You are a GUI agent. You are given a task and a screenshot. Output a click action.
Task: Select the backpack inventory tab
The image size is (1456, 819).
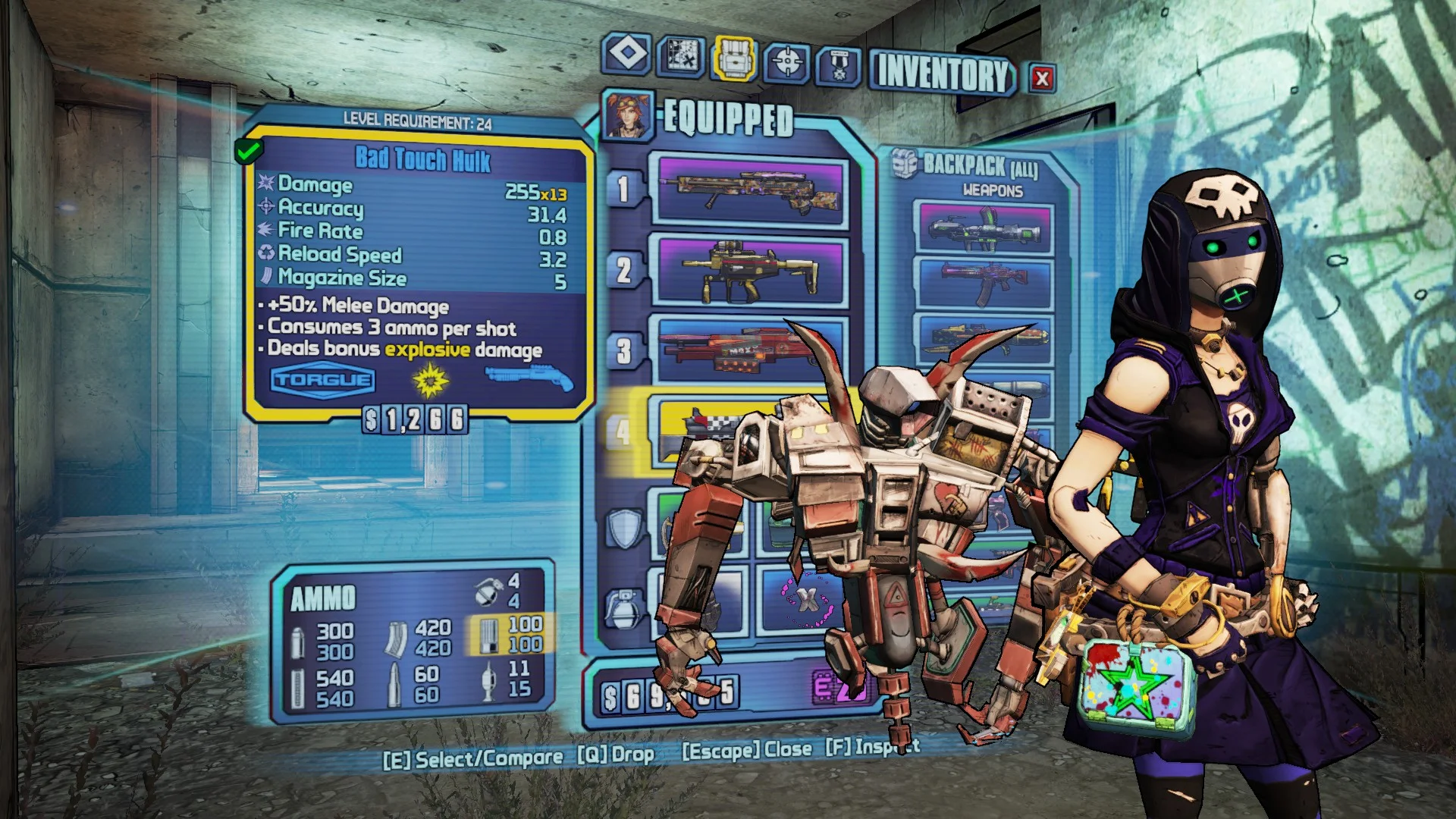tap(733, 58)
